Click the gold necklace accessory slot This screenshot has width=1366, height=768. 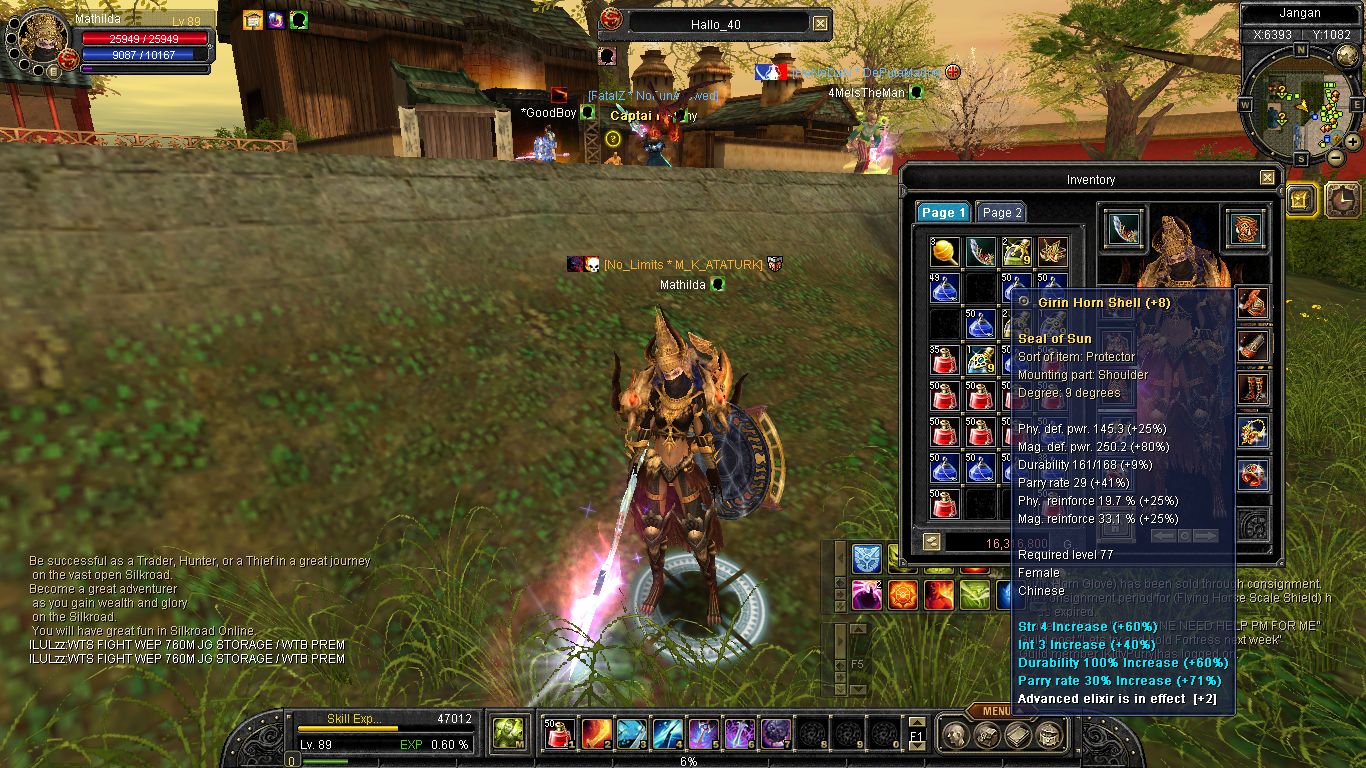click(x=1254, y=431)
